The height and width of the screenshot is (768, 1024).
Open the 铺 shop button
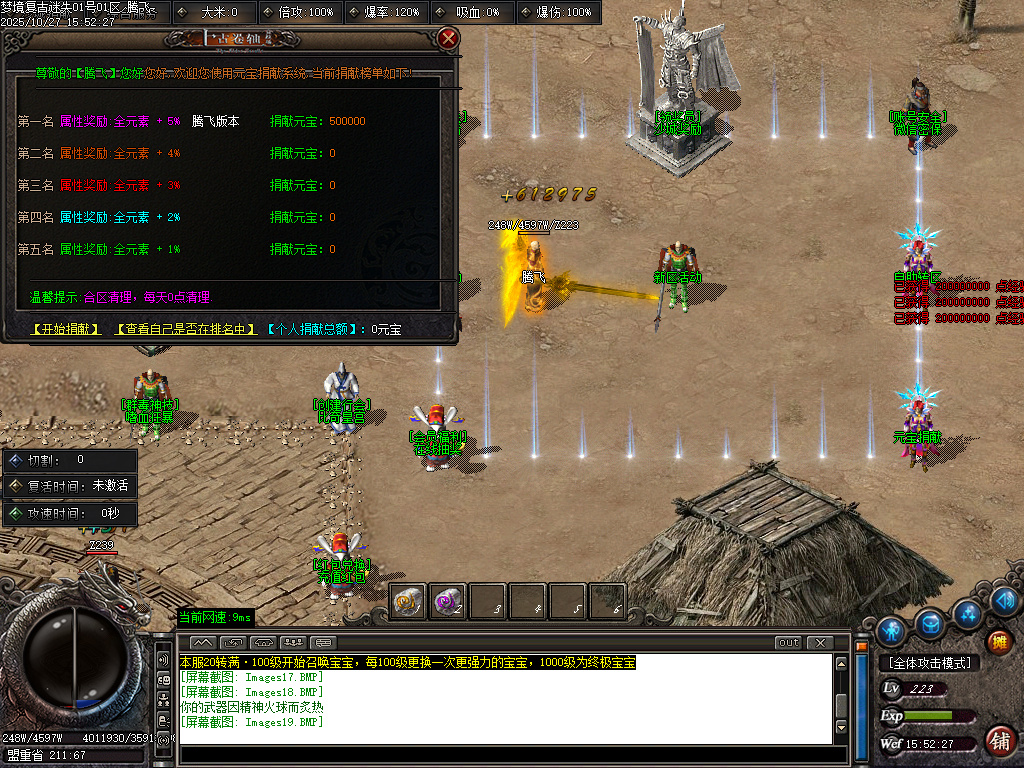(998, 741)
